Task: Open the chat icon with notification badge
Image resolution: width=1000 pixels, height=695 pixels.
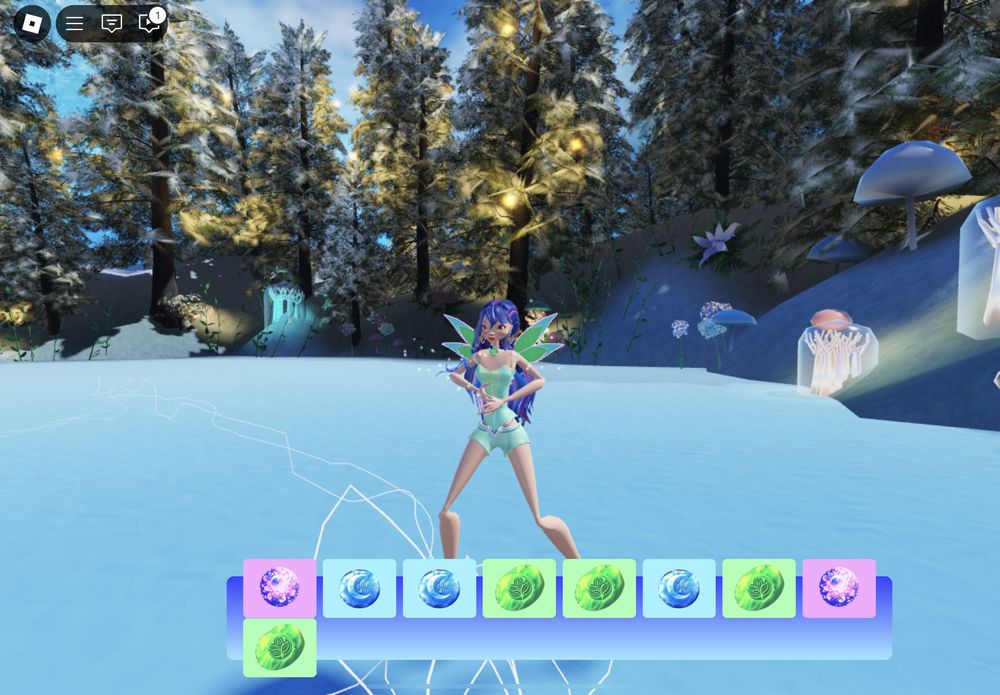Action: pyautogui.click(x=148, y=24)
